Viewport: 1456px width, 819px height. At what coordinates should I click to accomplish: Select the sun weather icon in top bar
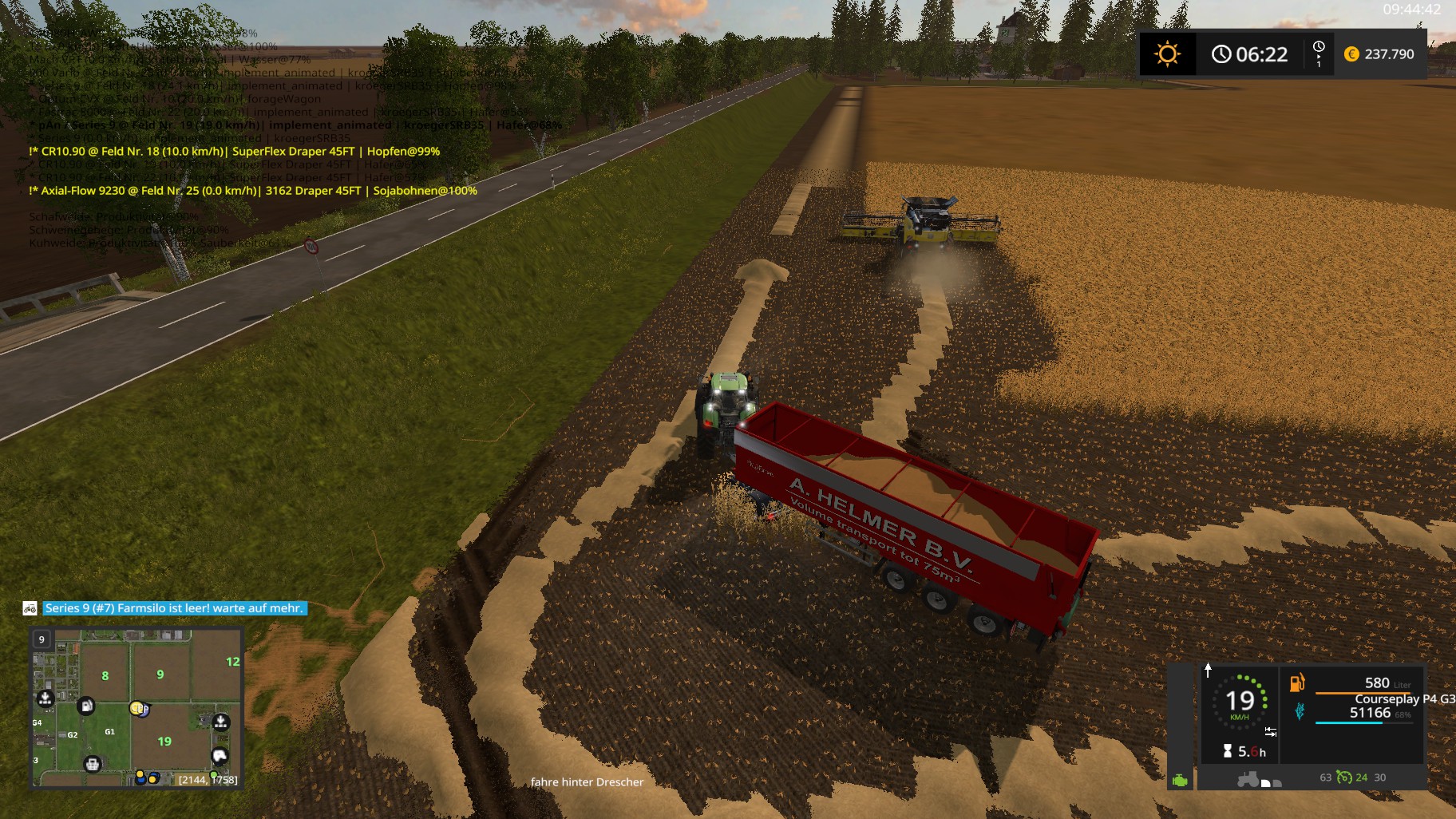coord(1168,54)
